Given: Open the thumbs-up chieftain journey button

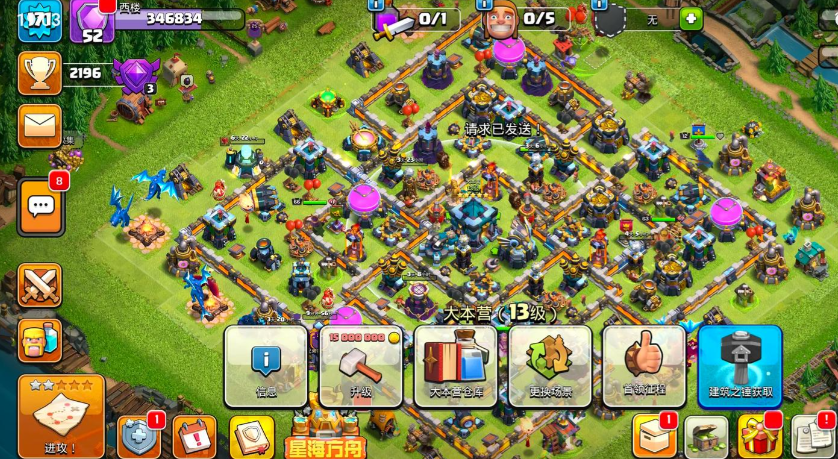Looking at the screenshot, I should (x=644, y=365).
